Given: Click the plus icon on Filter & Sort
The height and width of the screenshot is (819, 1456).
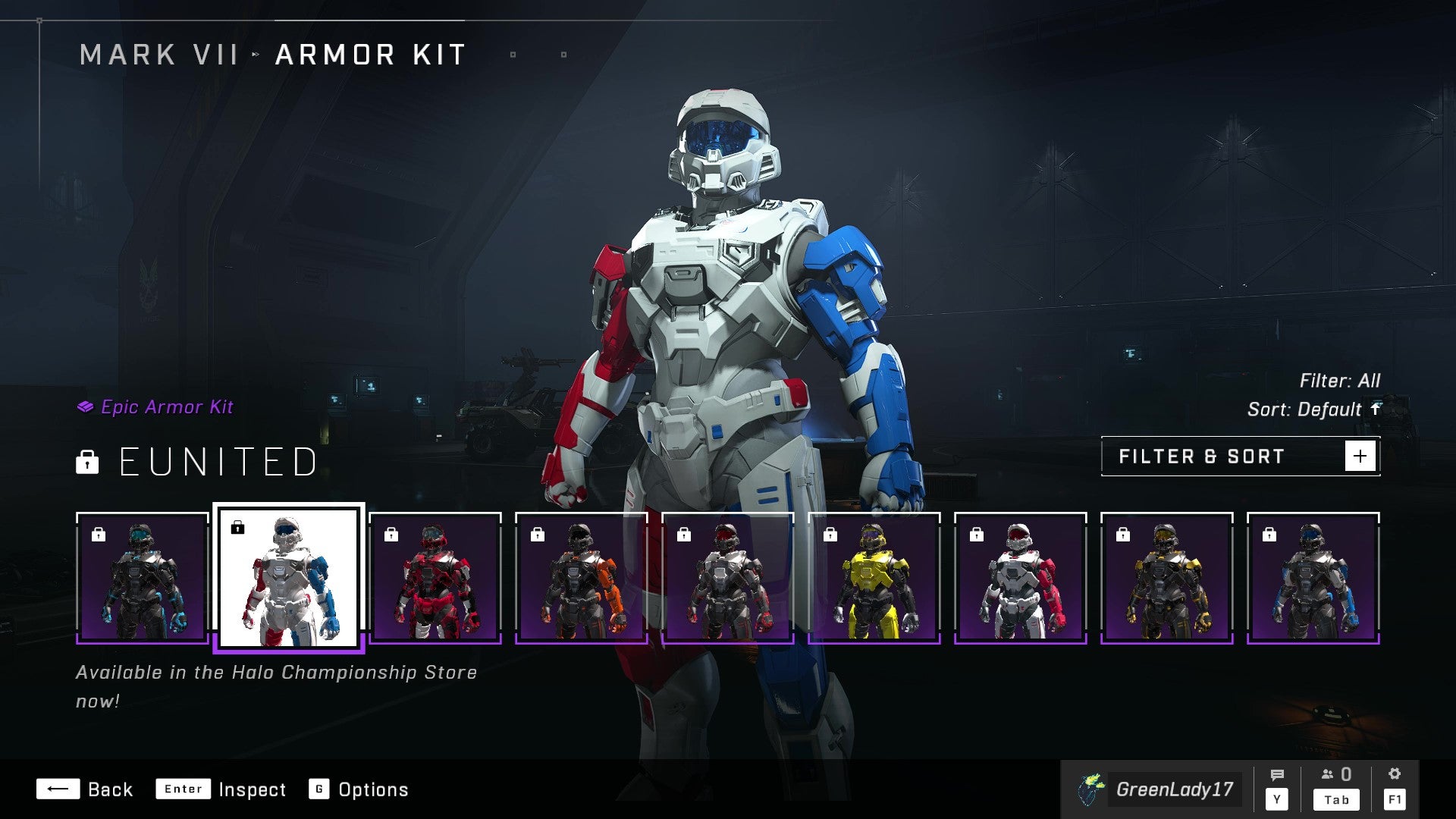Looking at the screenshot, I should pyautogui.click(x=1361, y=456).
